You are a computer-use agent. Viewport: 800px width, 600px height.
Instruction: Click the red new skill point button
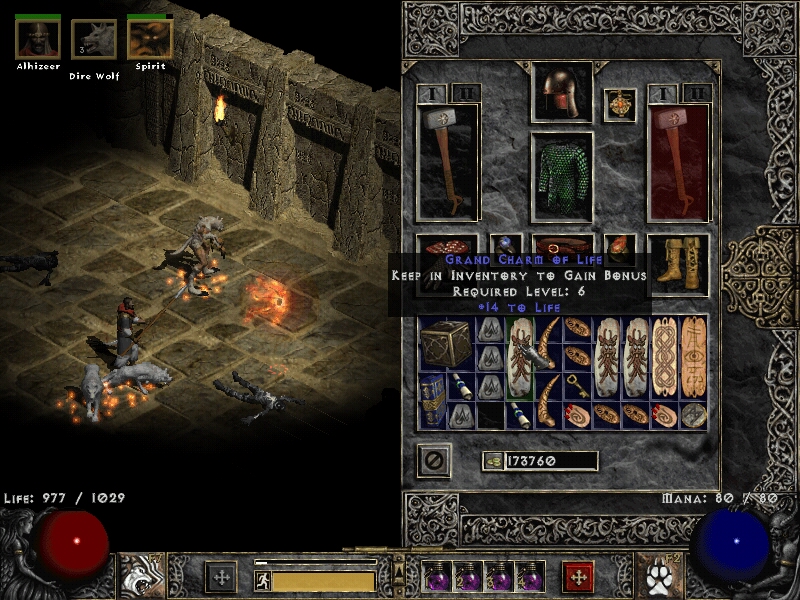(578, 577)
